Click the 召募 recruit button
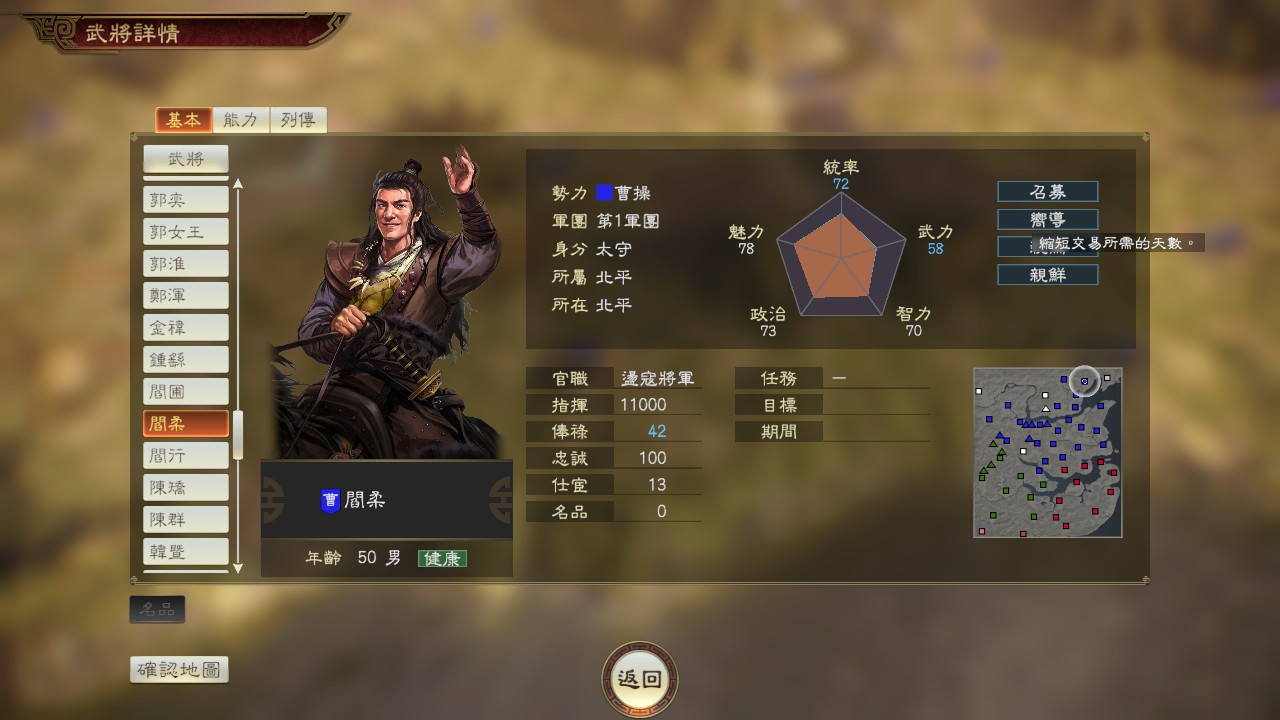The height and width of the screenshot is (720, 1280). coord(1046,191)
